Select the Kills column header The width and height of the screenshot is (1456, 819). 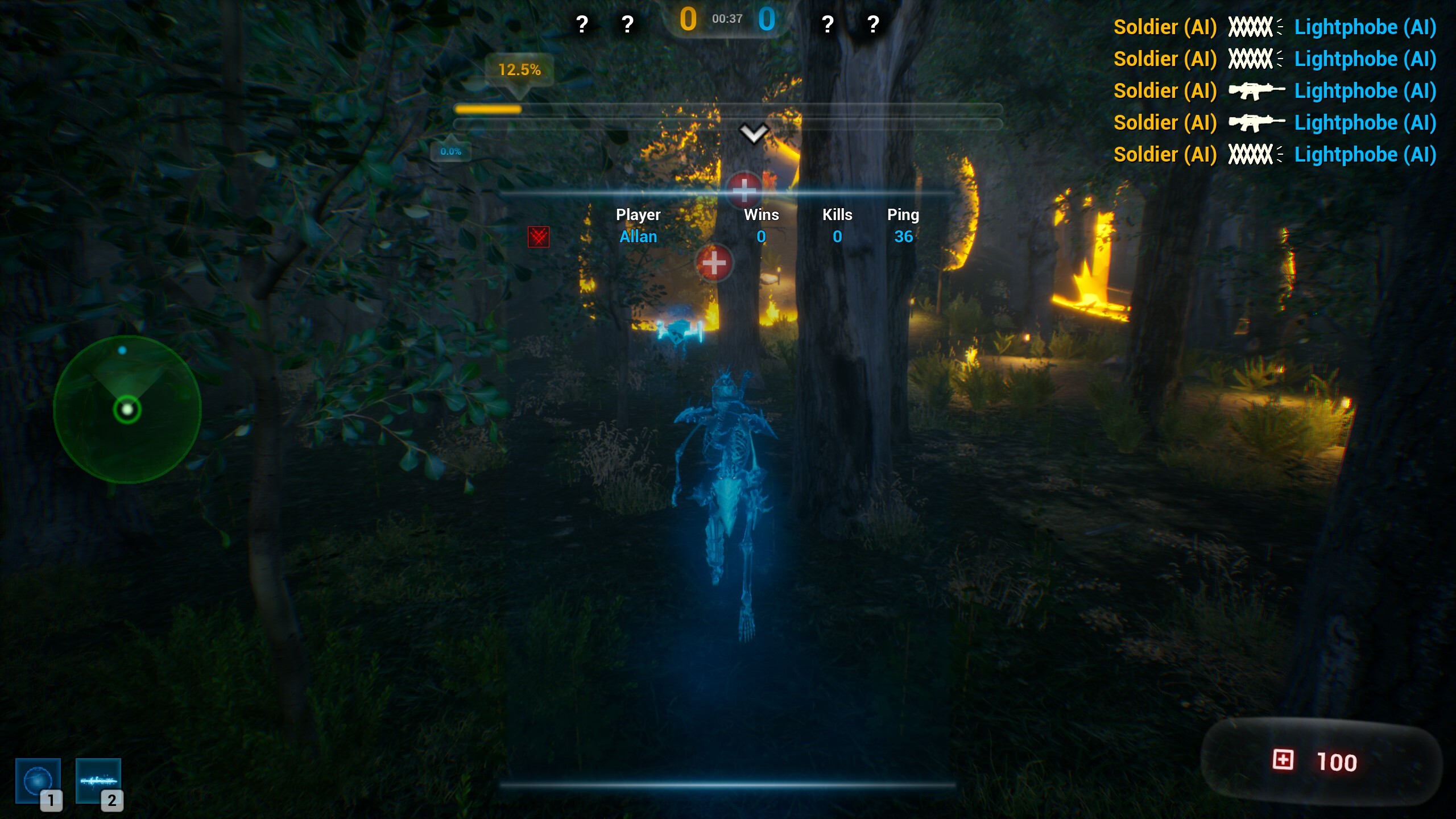837,214
